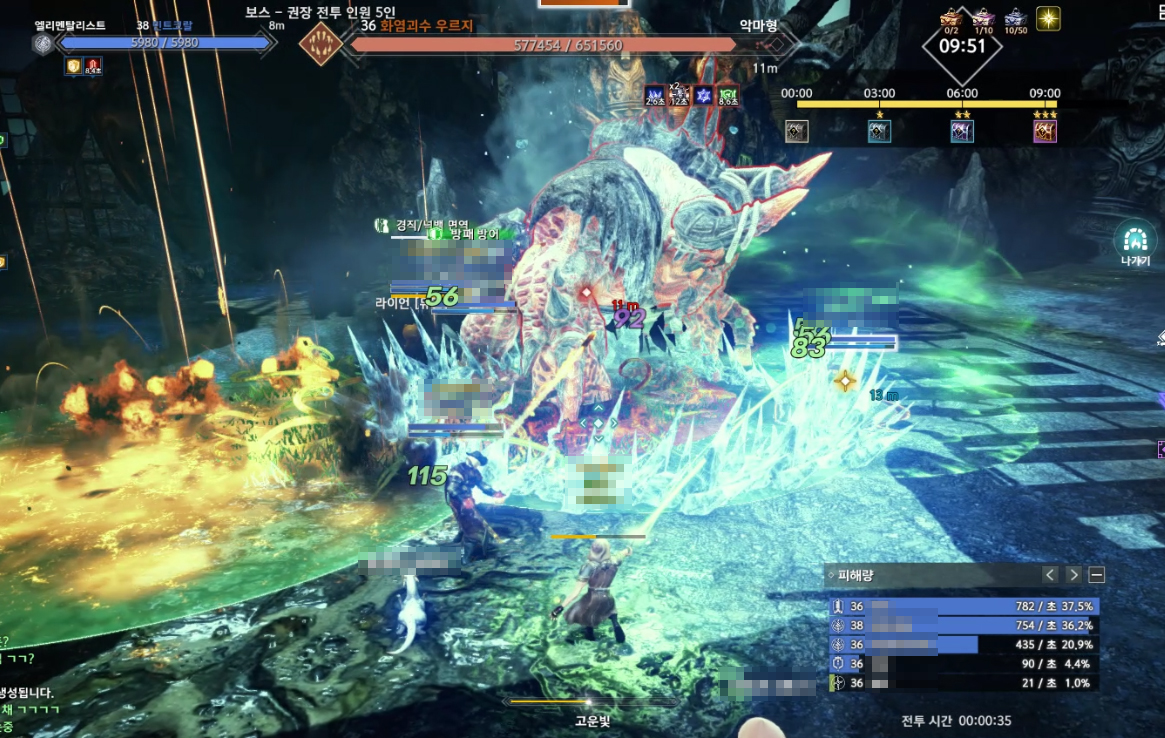The width and height of the screenshot is (1165, 738).
Task: Inspect the three-star orange reward chest
Action: coord(1045,131)
